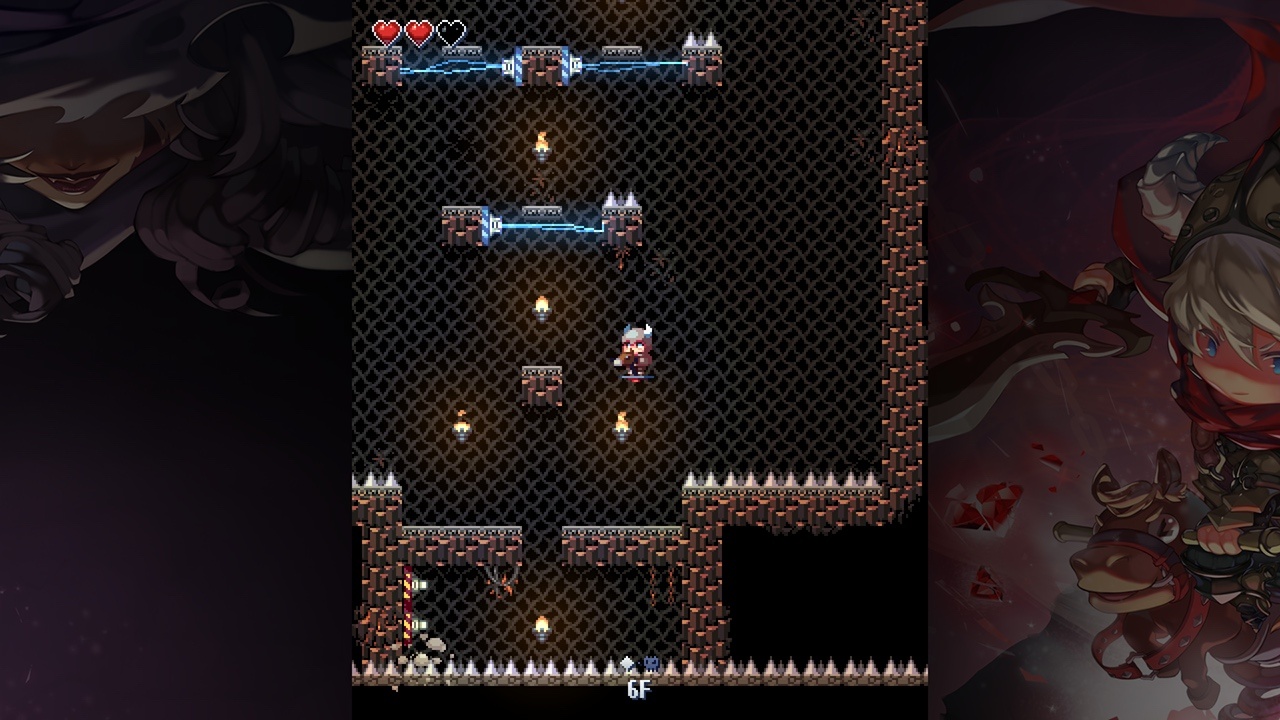Viewport: 1280px width, 720px height.
Task: Click the skull and bones pile near the spikes
Action: 427,651
